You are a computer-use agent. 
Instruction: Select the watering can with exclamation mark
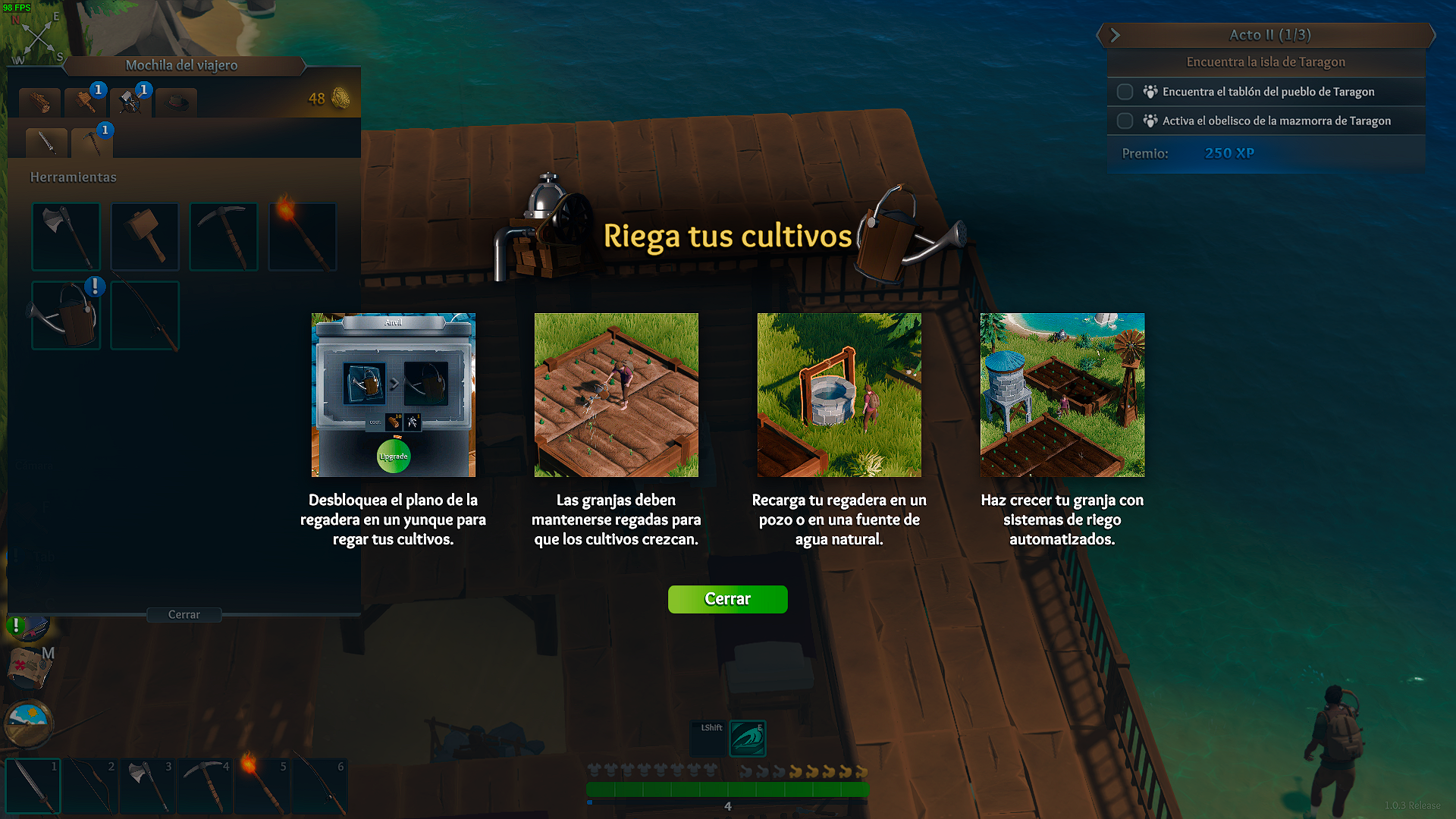66,315
